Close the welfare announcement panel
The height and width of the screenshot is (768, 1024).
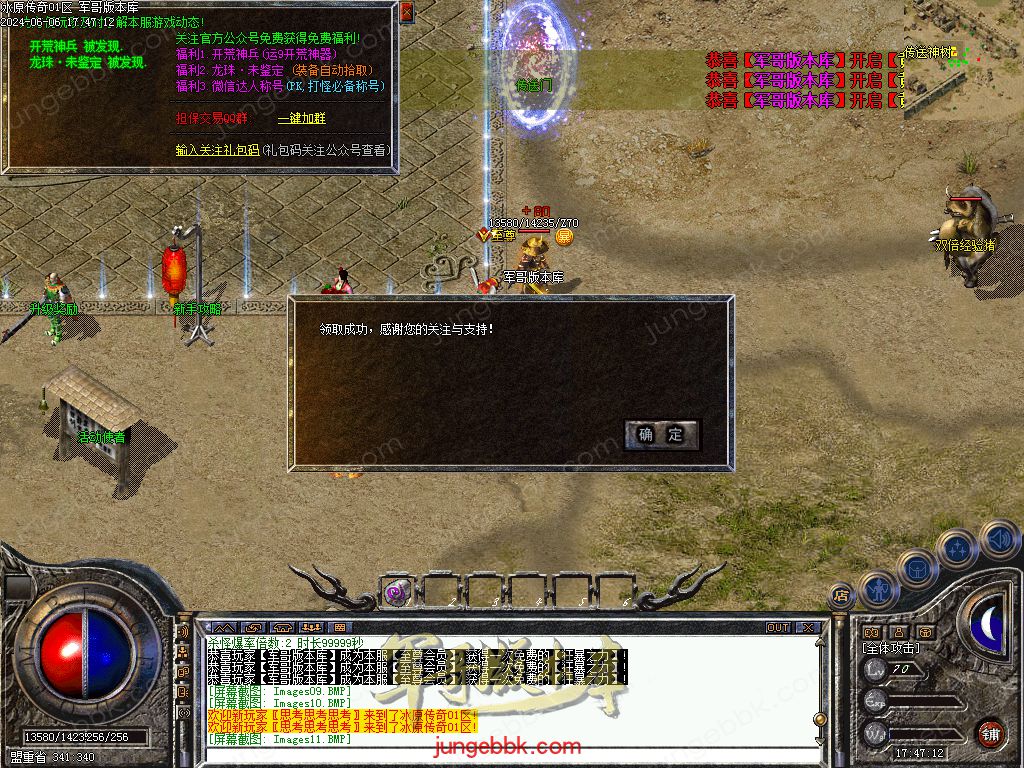pyautogui.click(x=406, y=12)
